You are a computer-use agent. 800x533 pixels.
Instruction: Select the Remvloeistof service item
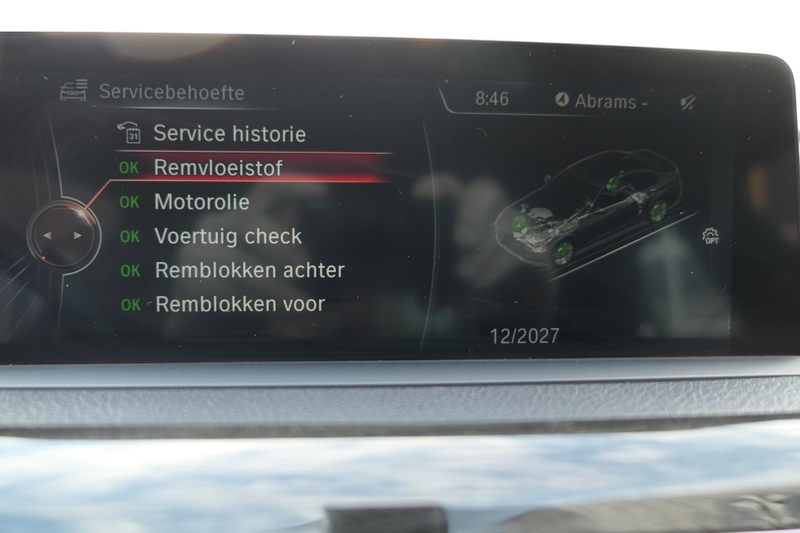pos(217,168)
